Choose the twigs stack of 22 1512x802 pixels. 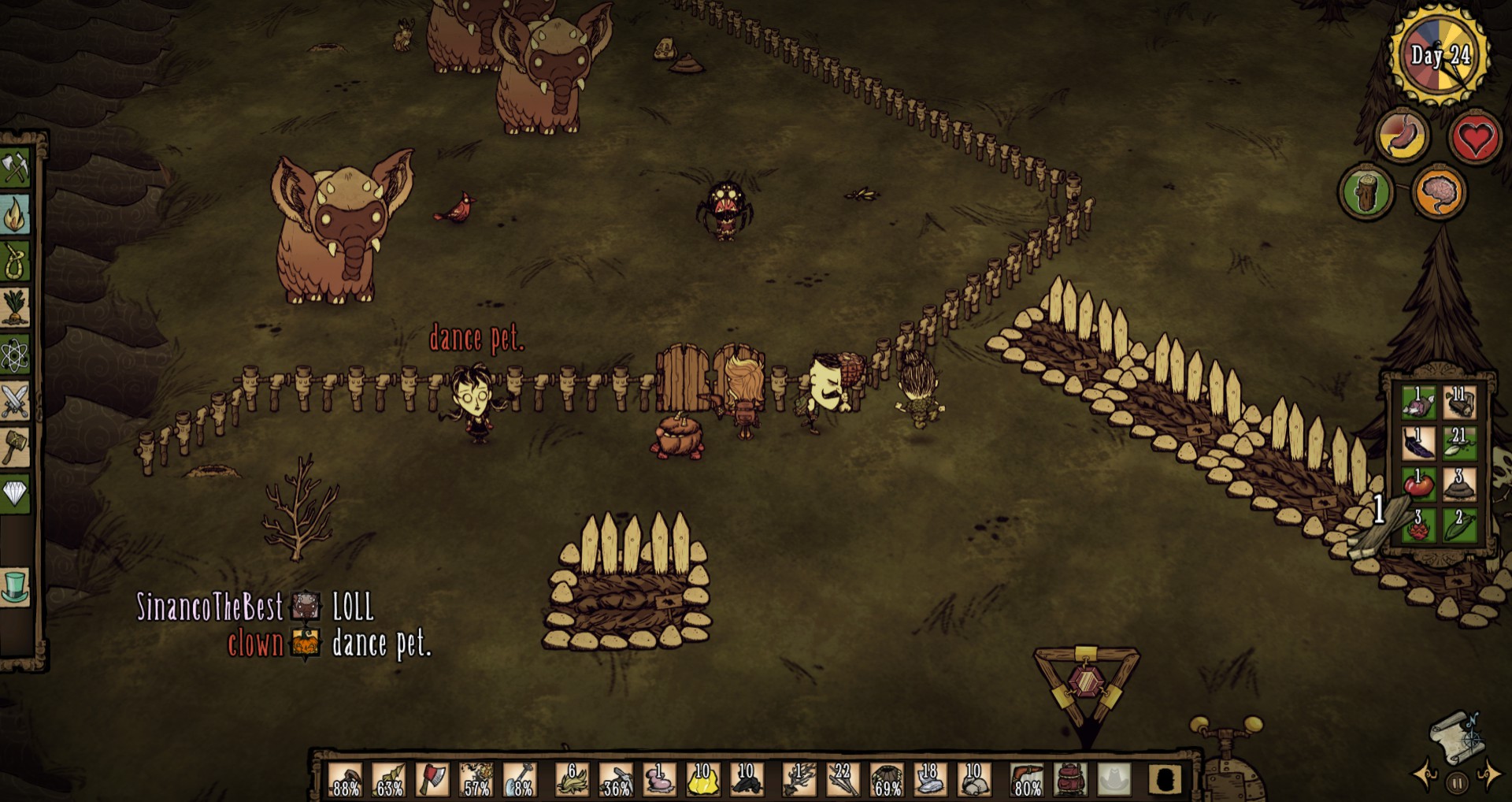pos(843,779)
